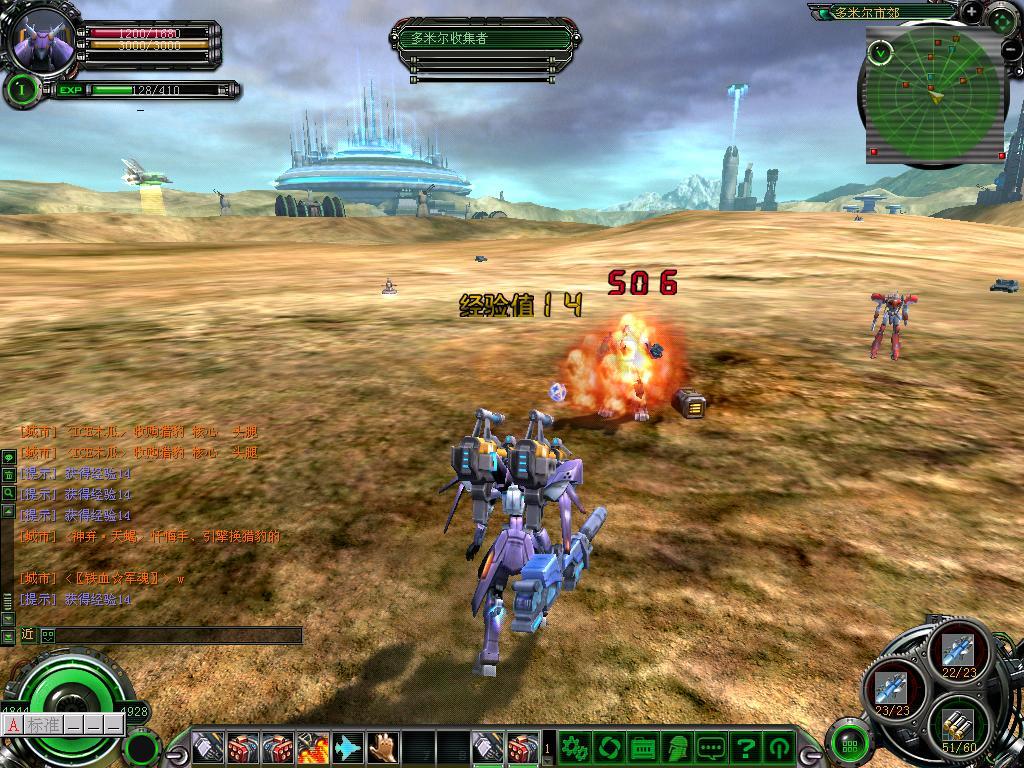
Task: Open the helmet character icon
Action: 677,747
